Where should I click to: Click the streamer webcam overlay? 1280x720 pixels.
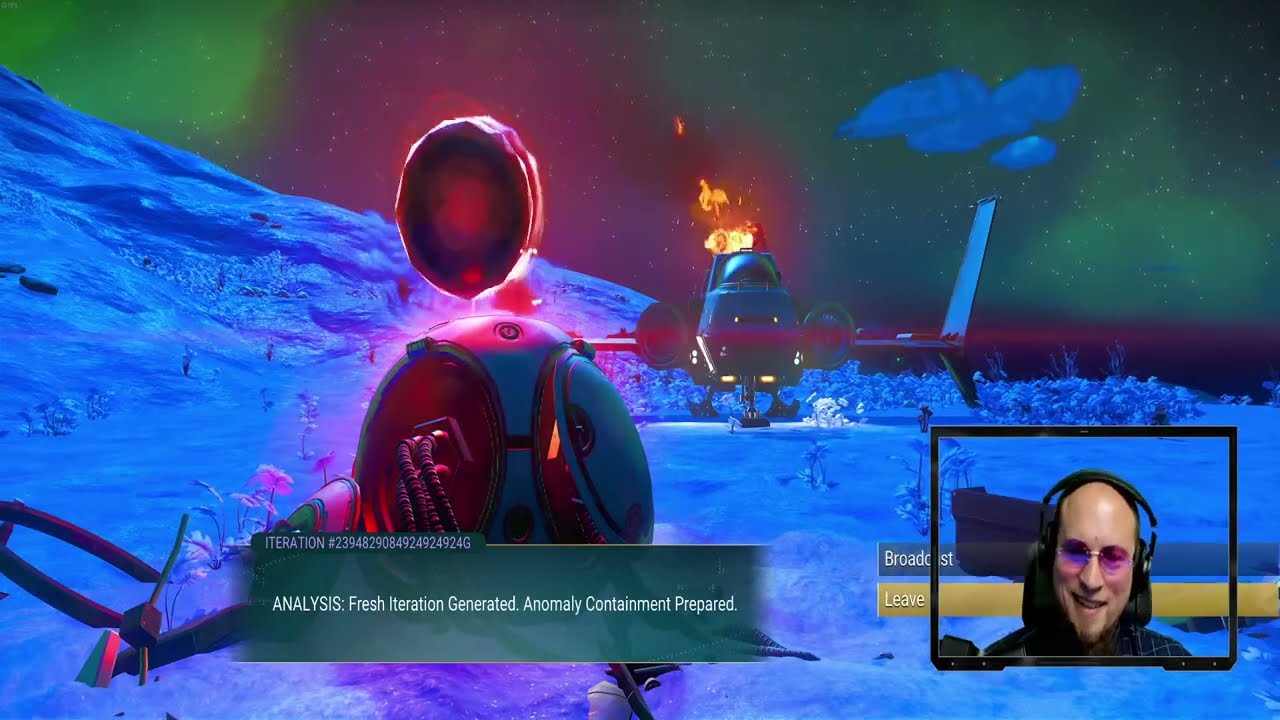coord(1085,545)
